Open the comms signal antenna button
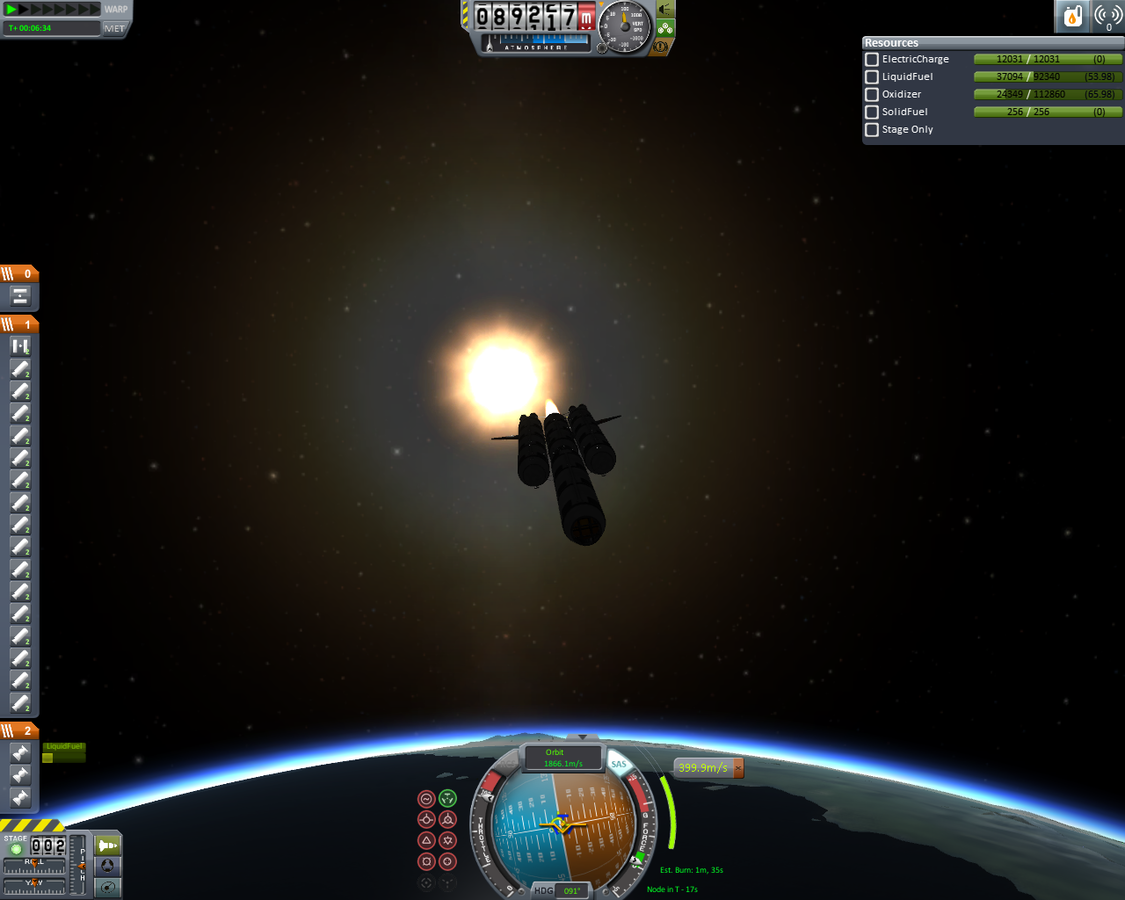The image size is (1125, 900). [x=1107, y=16]
